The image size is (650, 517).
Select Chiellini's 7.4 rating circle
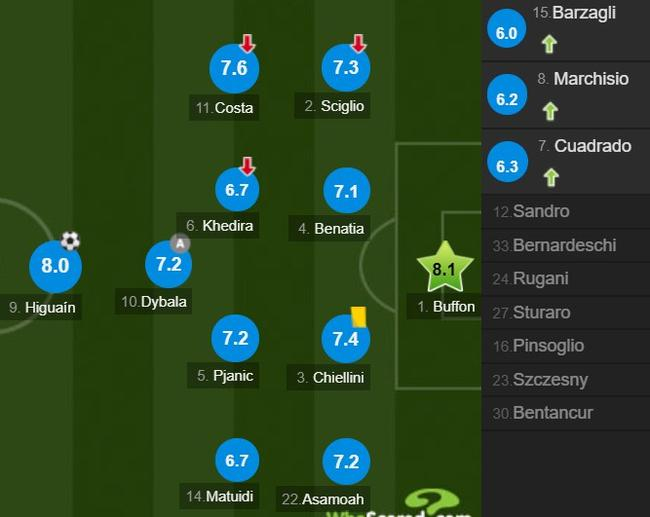tap(345, 340)
